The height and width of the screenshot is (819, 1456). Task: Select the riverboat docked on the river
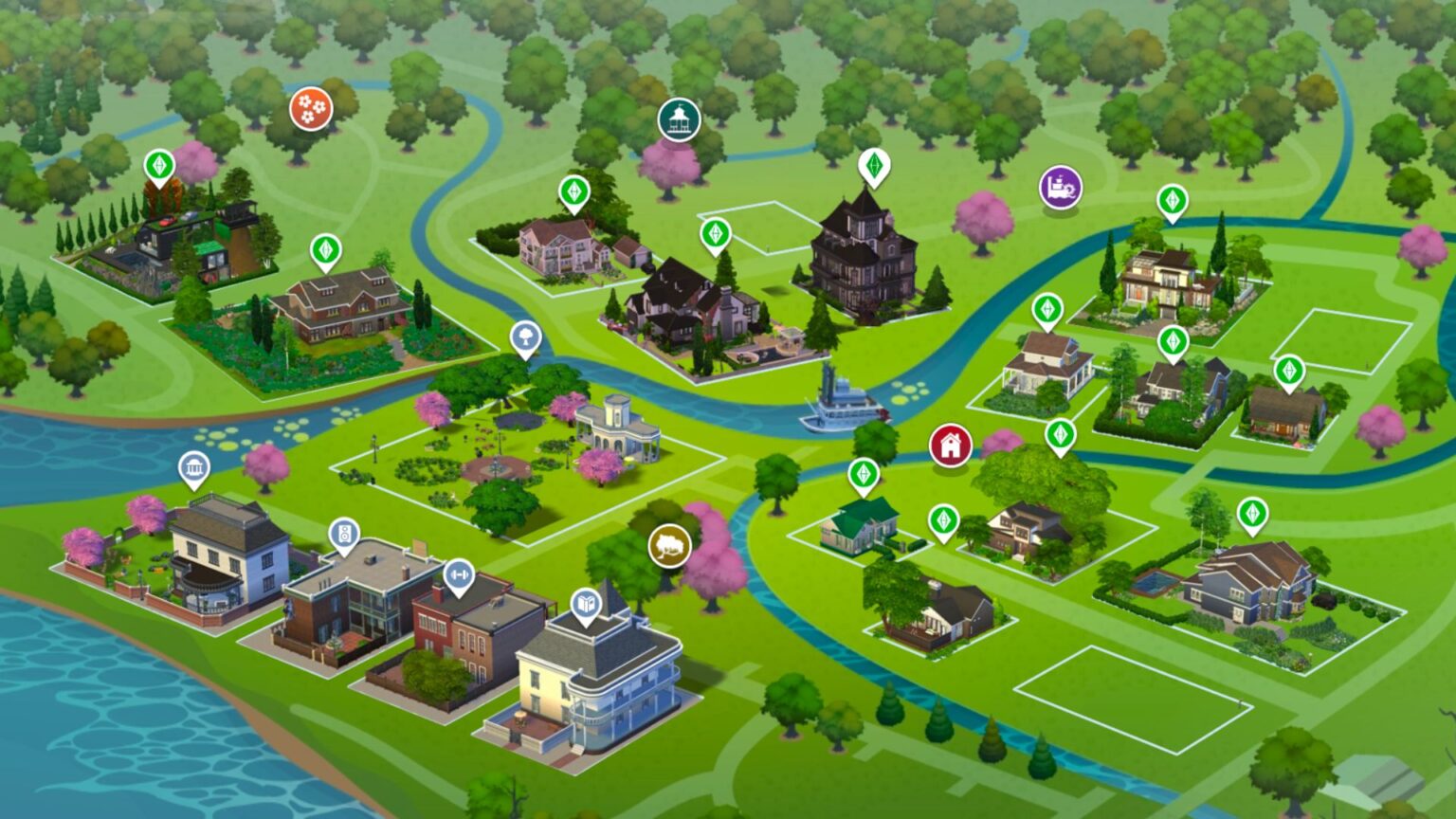844,406
